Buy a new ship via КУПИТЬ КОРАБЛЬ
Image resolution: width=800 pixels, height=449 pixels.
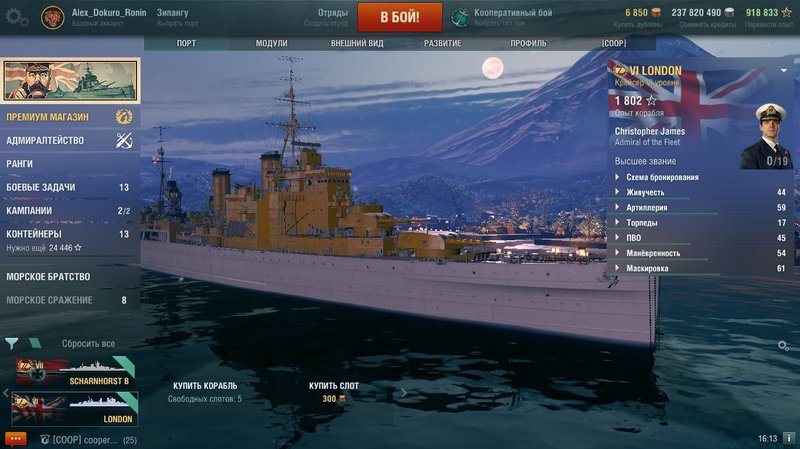204,386
